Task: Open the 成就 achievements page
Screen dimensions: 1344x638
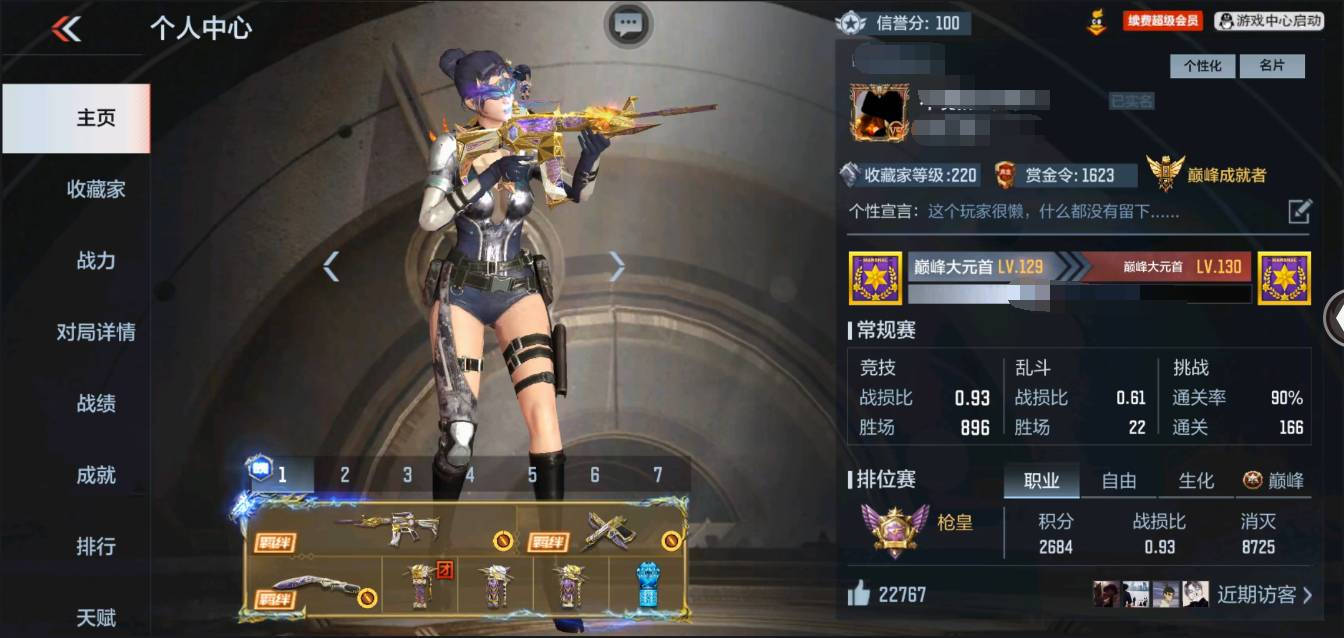Action: [96, 475]
